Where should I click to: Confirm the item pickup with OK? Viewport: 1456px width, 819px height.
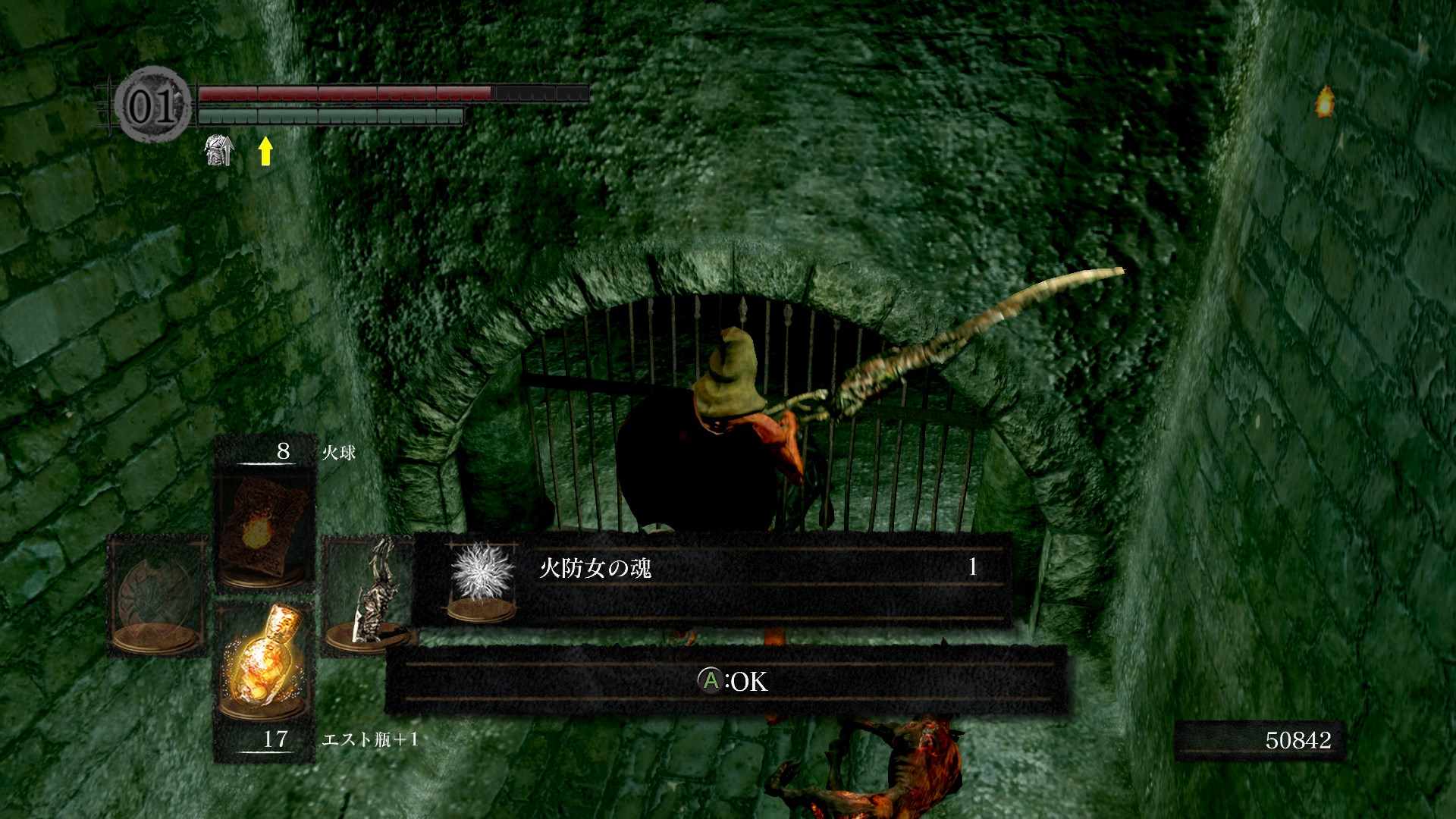coord(732,681)
